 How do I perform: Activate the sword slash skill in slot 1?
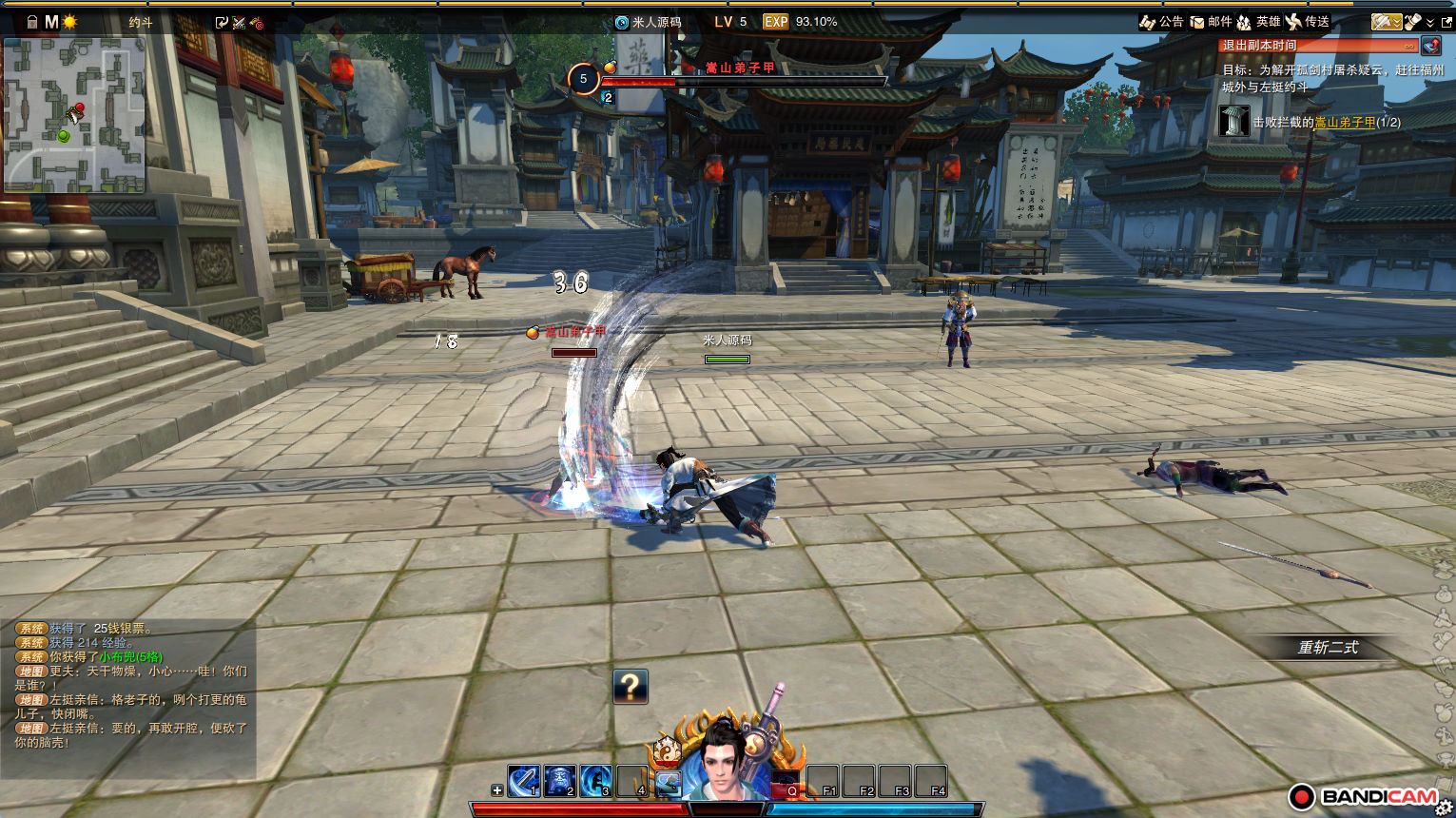(524, 781)
